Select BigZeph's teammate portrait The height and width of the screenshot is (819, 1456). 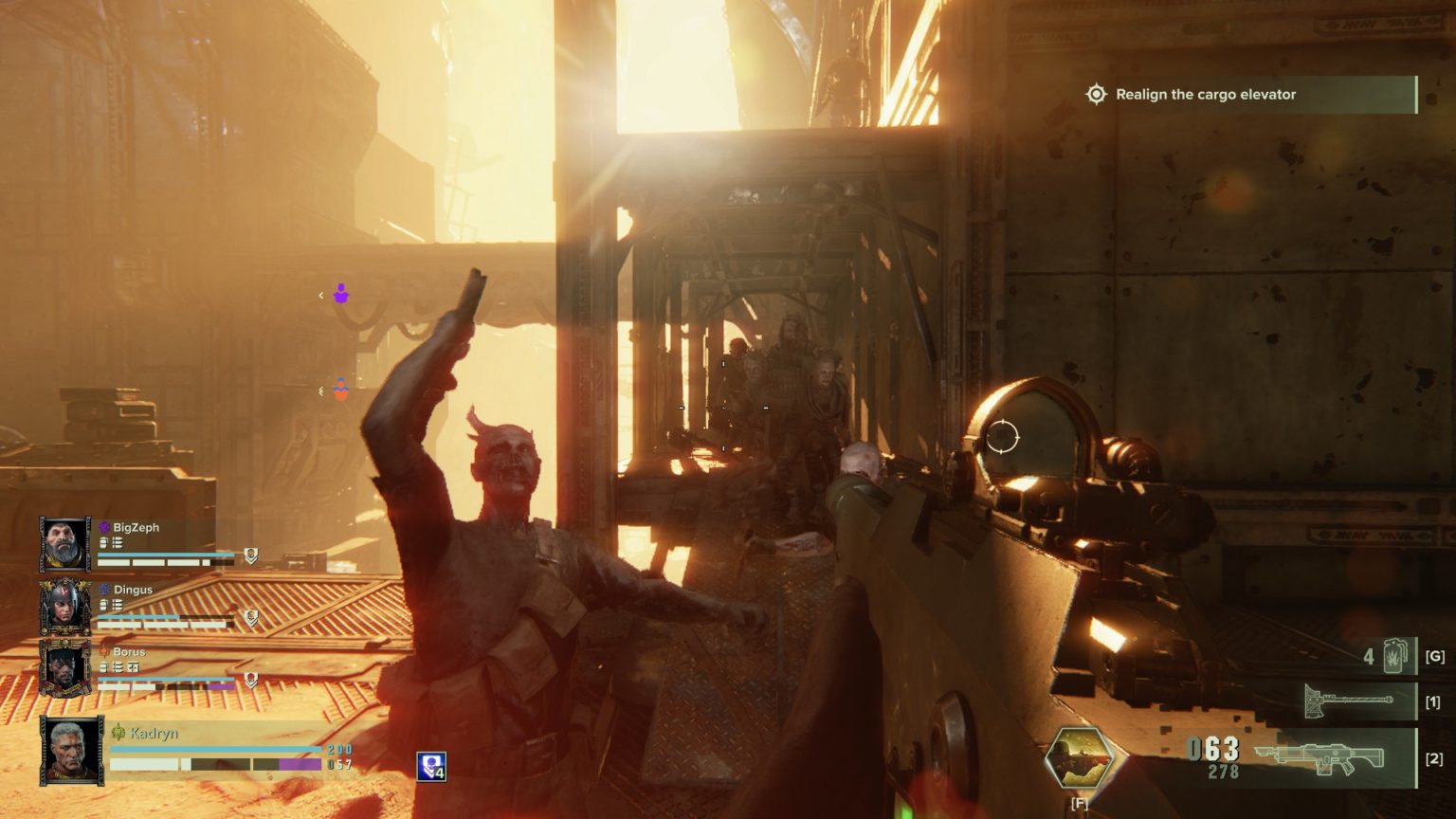coord(64,544)
